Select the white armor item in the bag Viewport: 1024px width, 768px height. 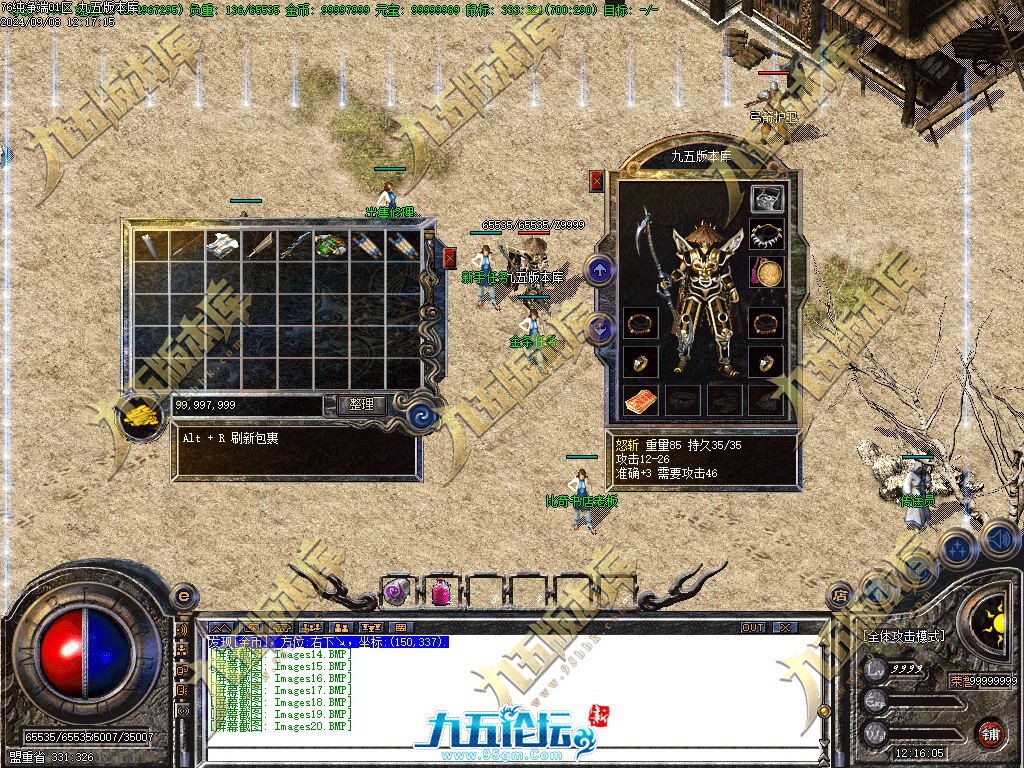click(x=220, y=245)
